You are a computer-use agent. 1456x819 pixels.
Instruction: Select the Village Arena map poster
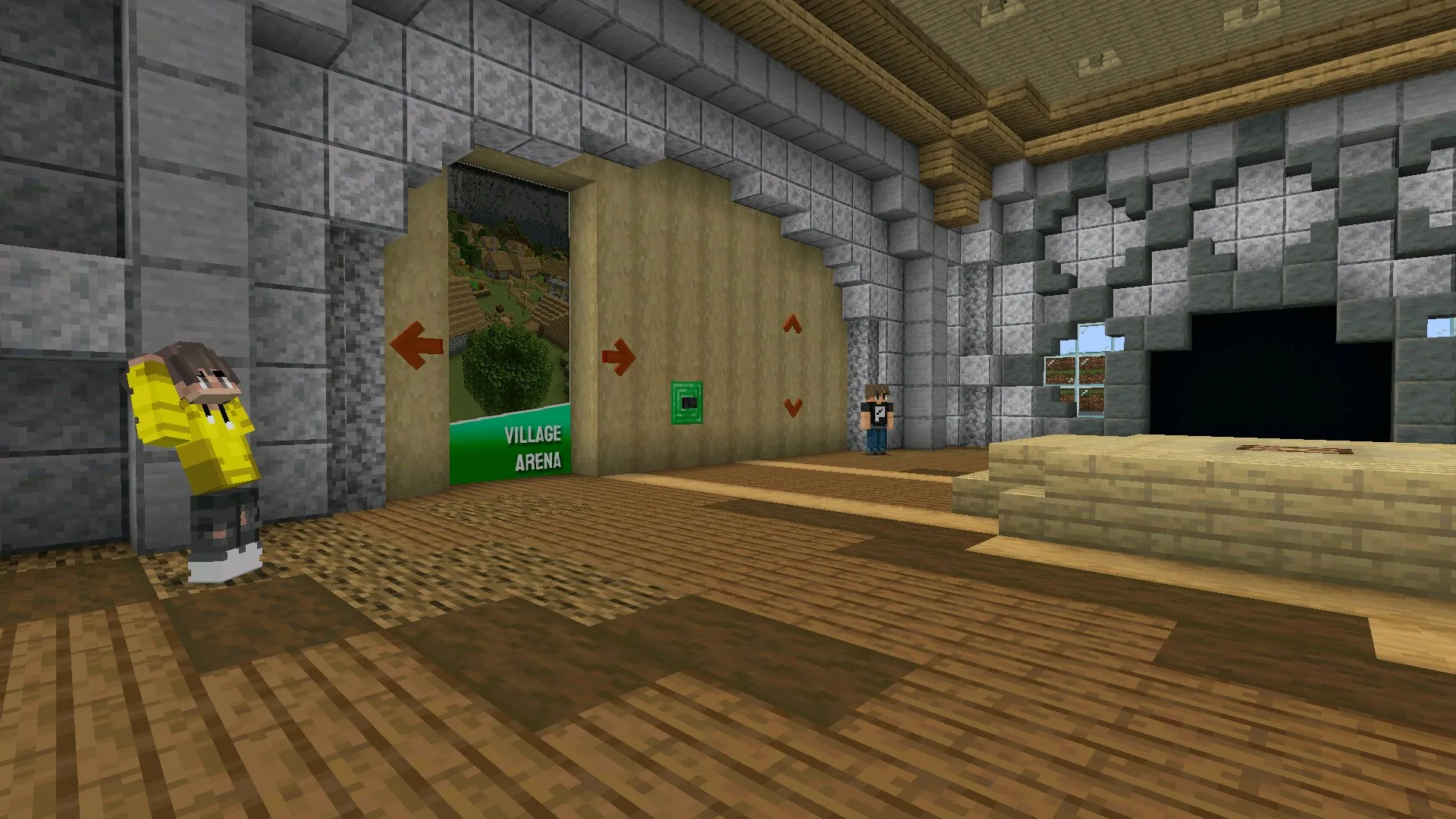coord(509,326)
